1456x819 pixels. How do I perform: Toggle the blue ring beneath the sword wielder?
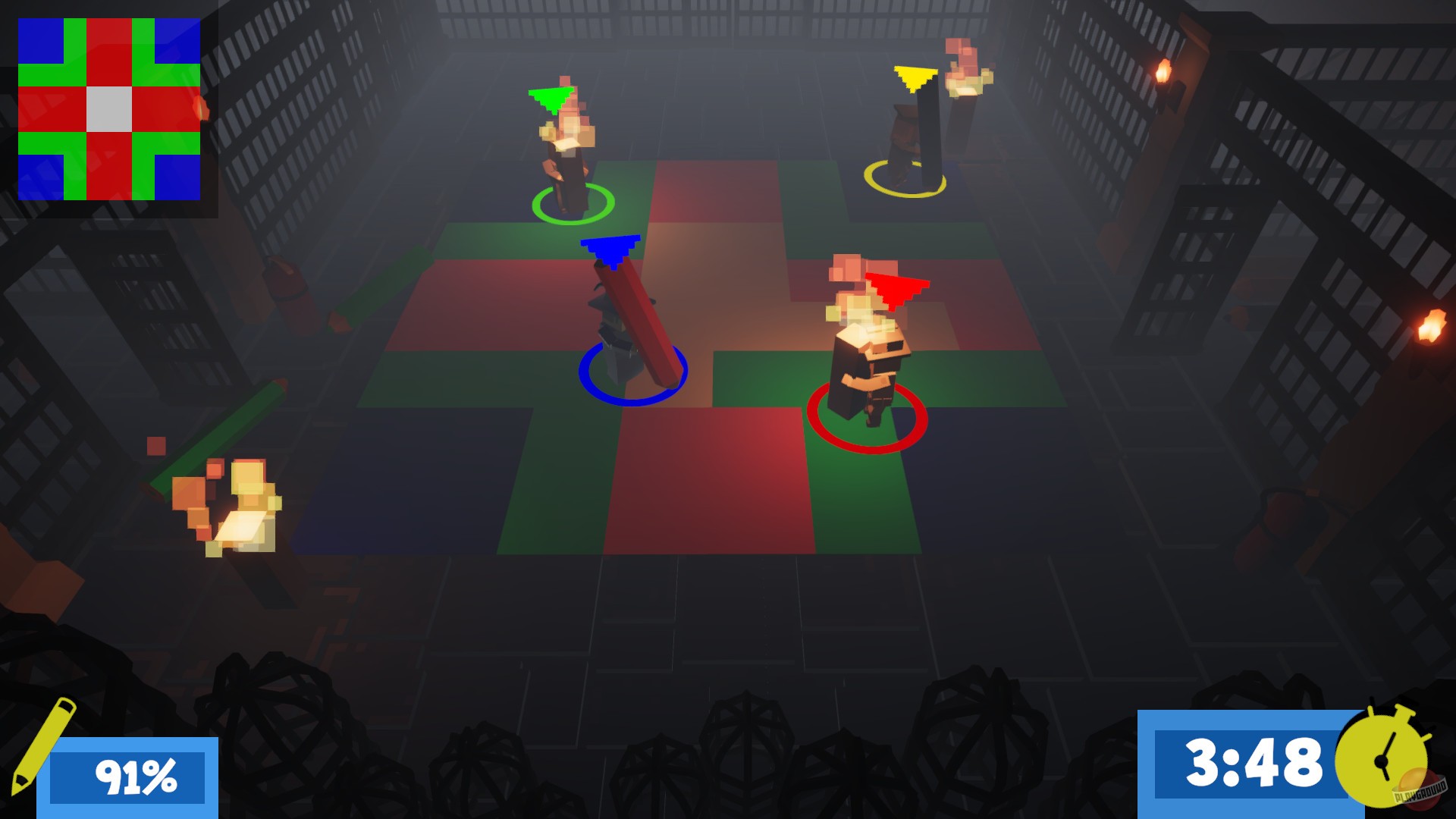[634, 376]
